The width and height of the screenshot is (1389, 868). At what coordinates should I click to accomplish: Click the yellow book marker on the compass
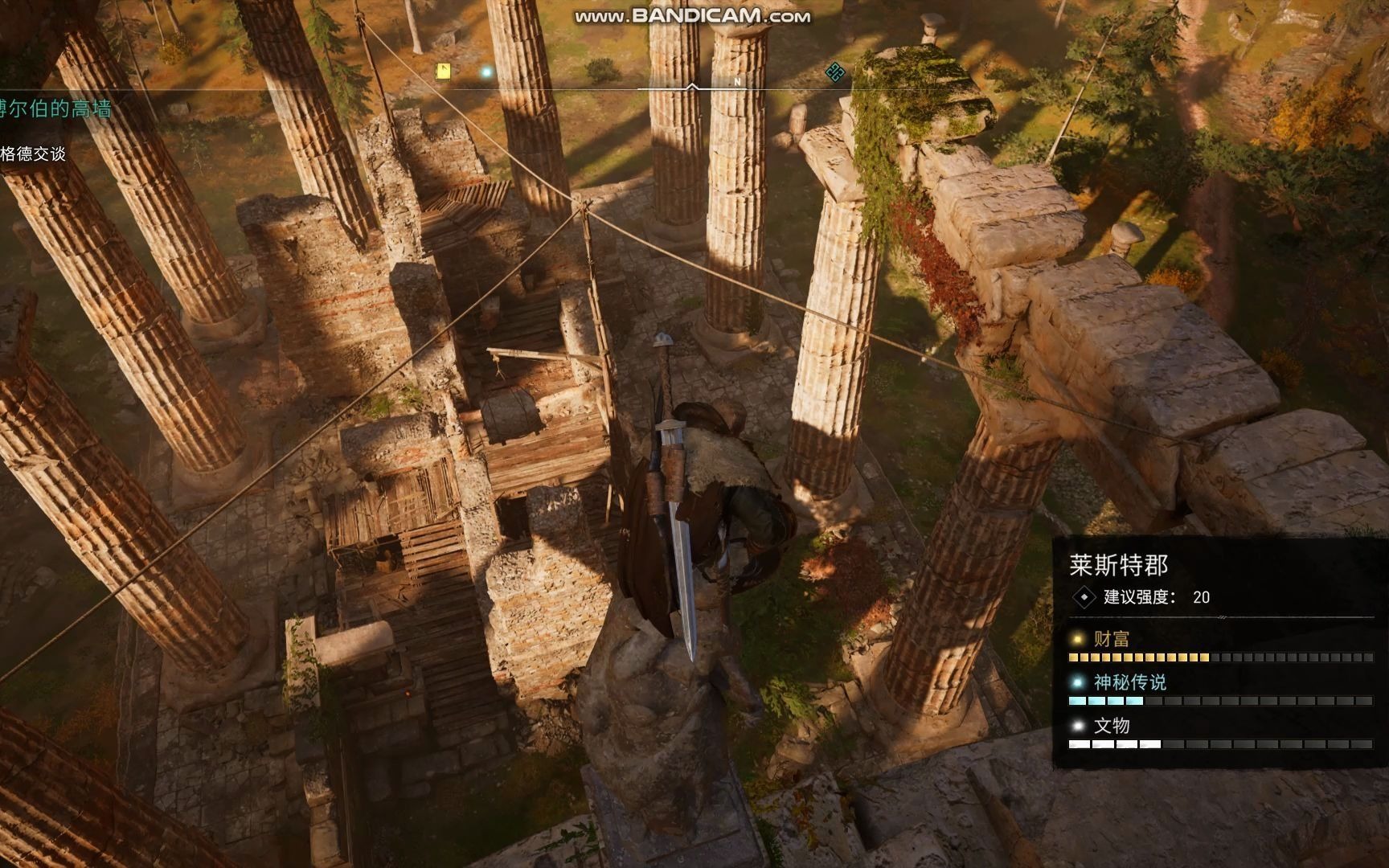(x=442, y=72)
